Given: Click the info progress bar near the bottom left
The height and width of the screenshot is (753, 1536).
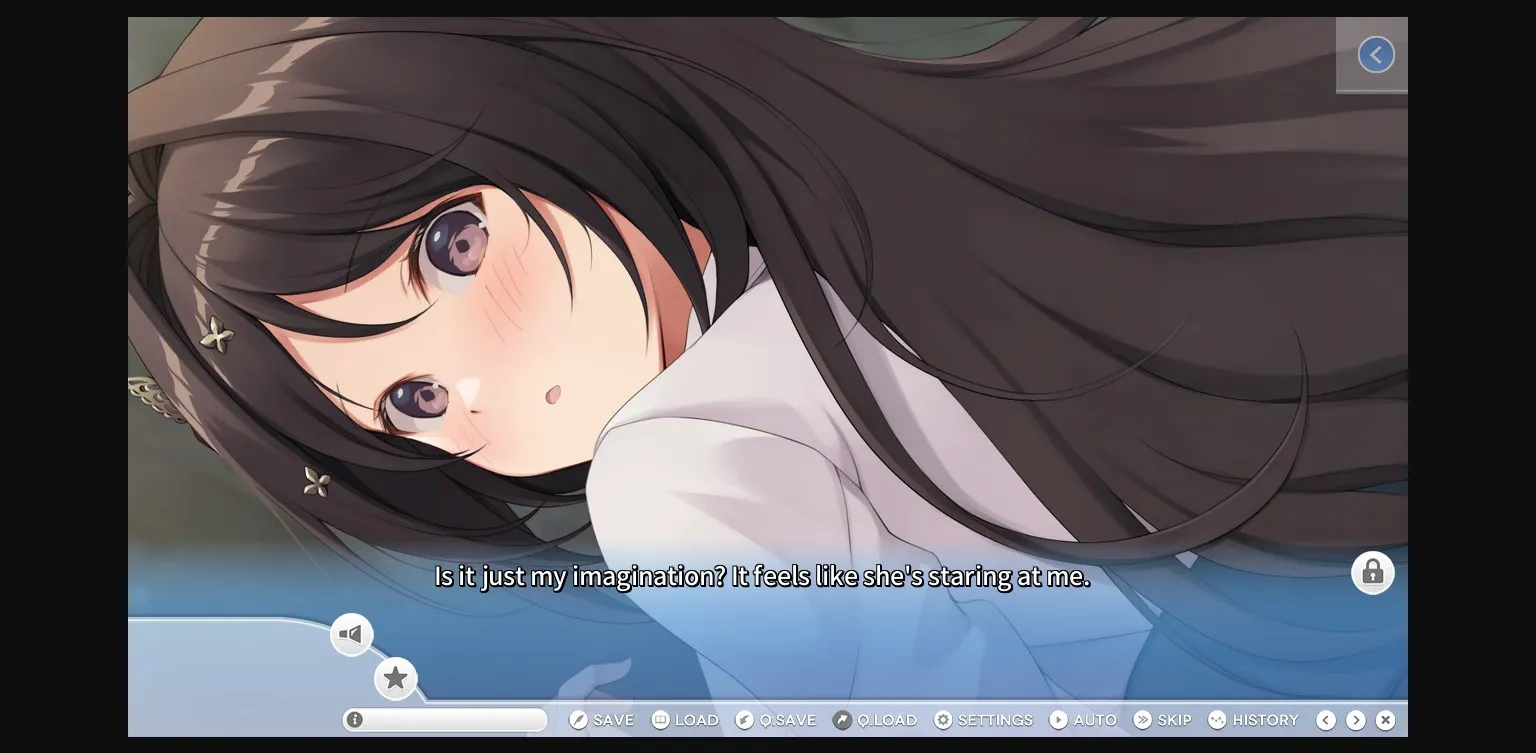Looking at the screenshot, I should pos(444,719).
